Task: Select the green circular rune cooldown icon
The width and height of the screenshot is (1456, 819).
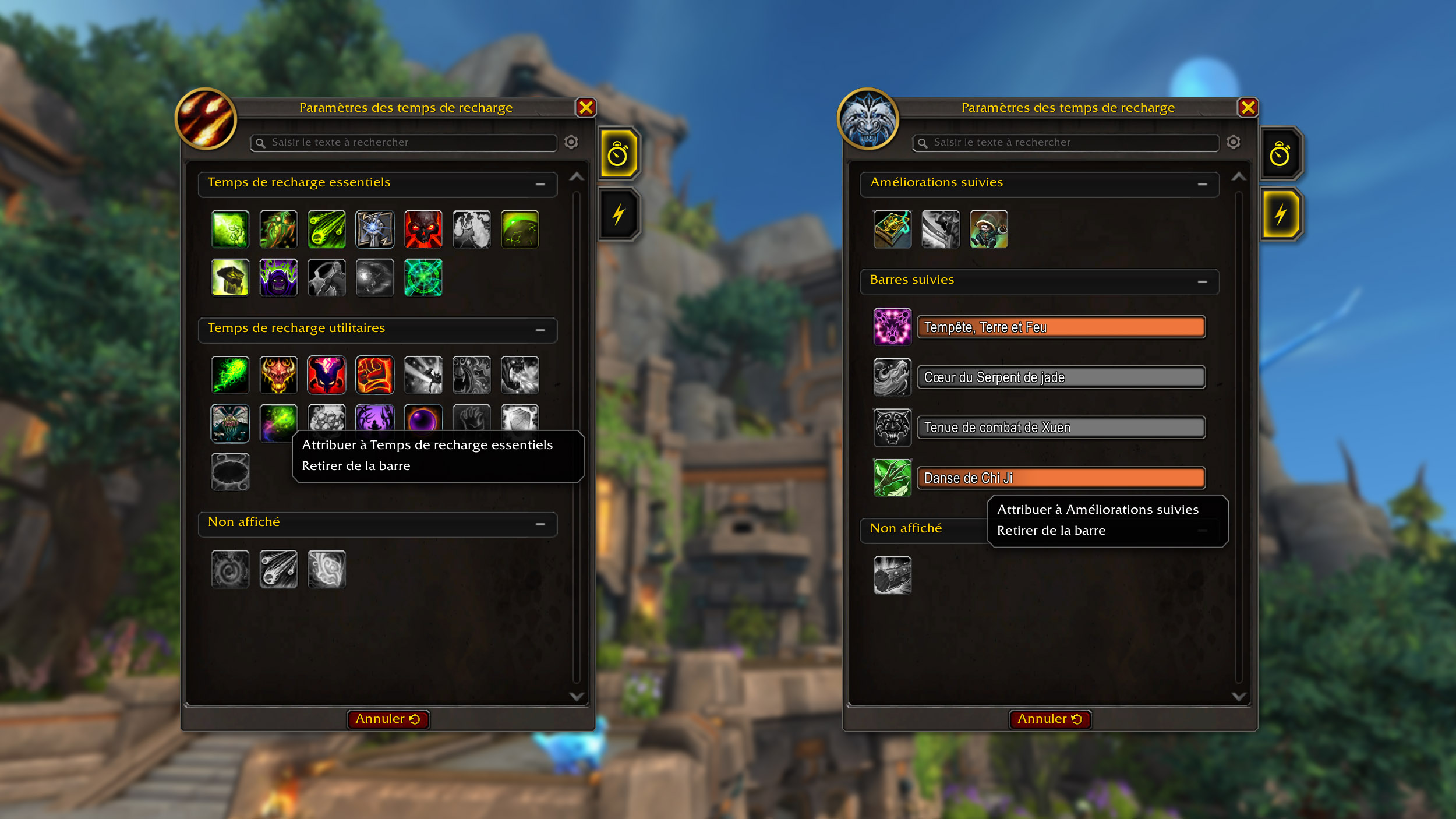Action: [x=423, y=278]
